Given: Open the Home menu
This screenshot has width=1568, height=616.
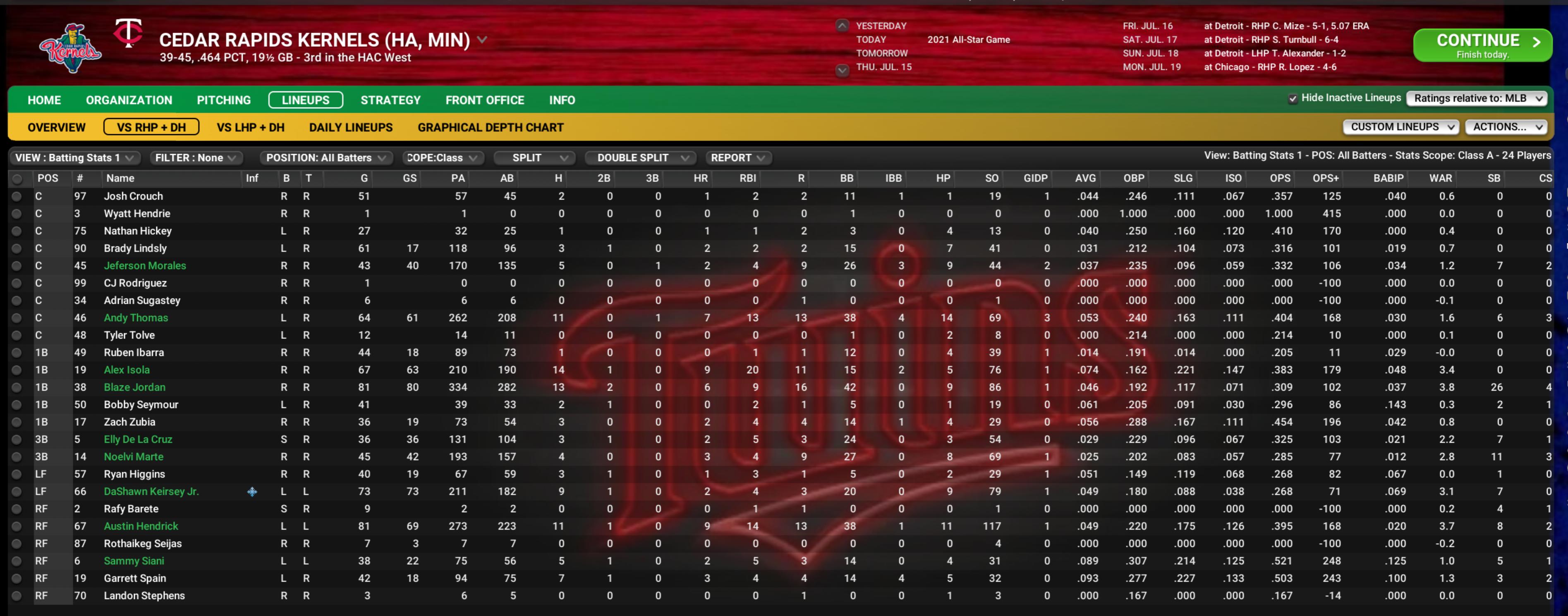Looking at the screenshot, I should (44, 100).
